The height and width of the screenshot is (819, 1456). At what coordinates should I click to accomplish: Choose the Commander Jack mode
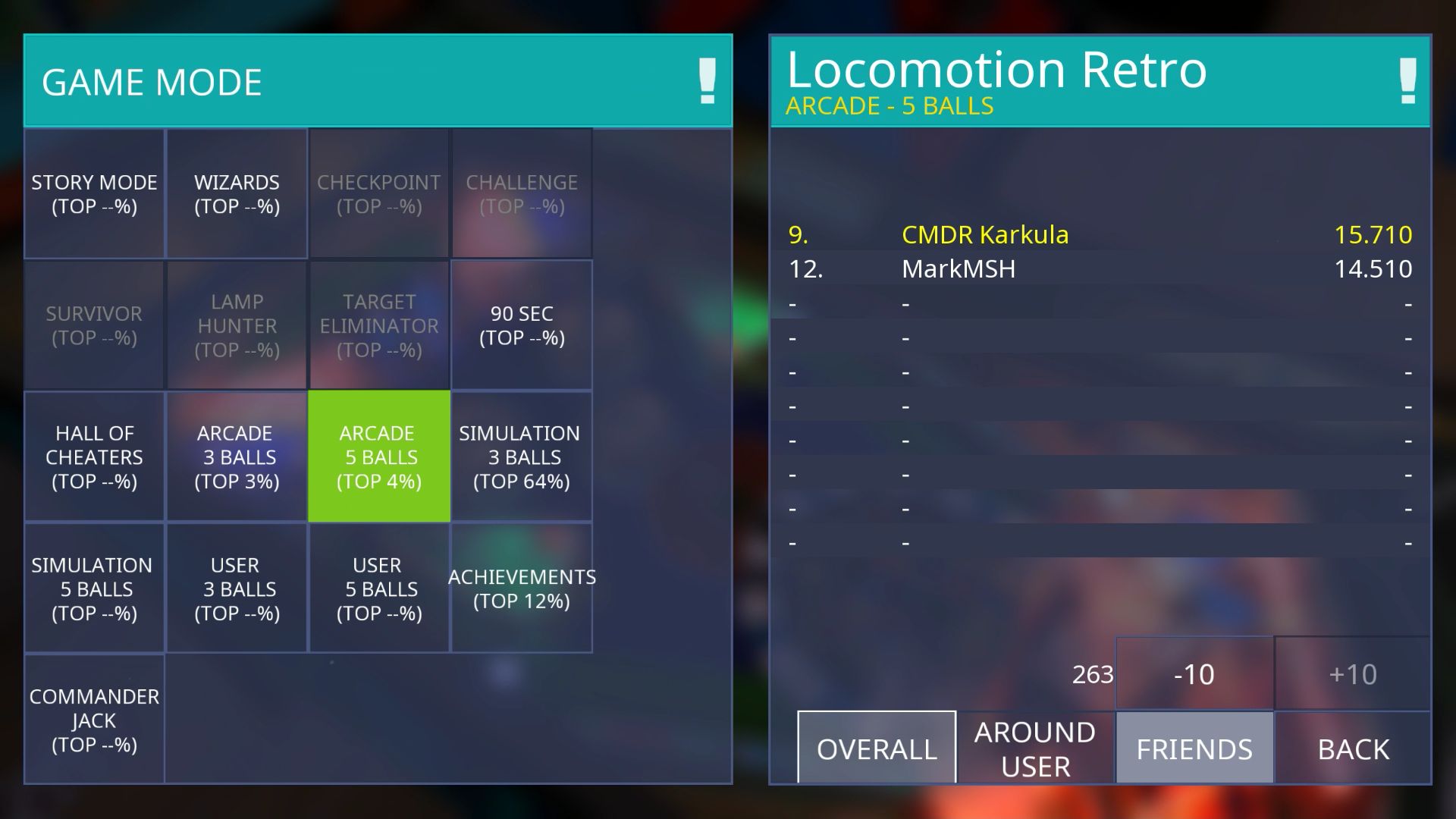point(94,720)
